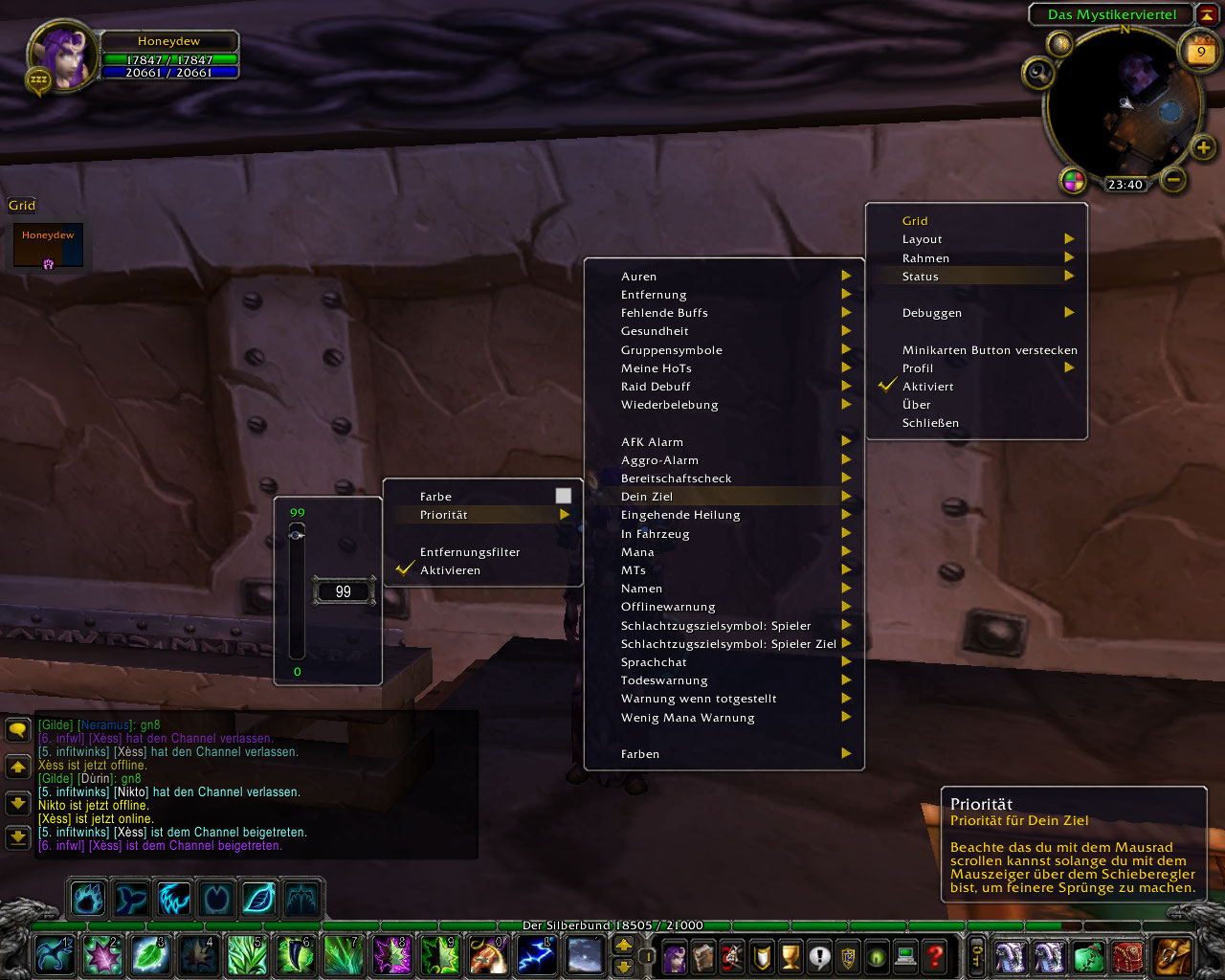Click the priority value input box

[344, 592]
